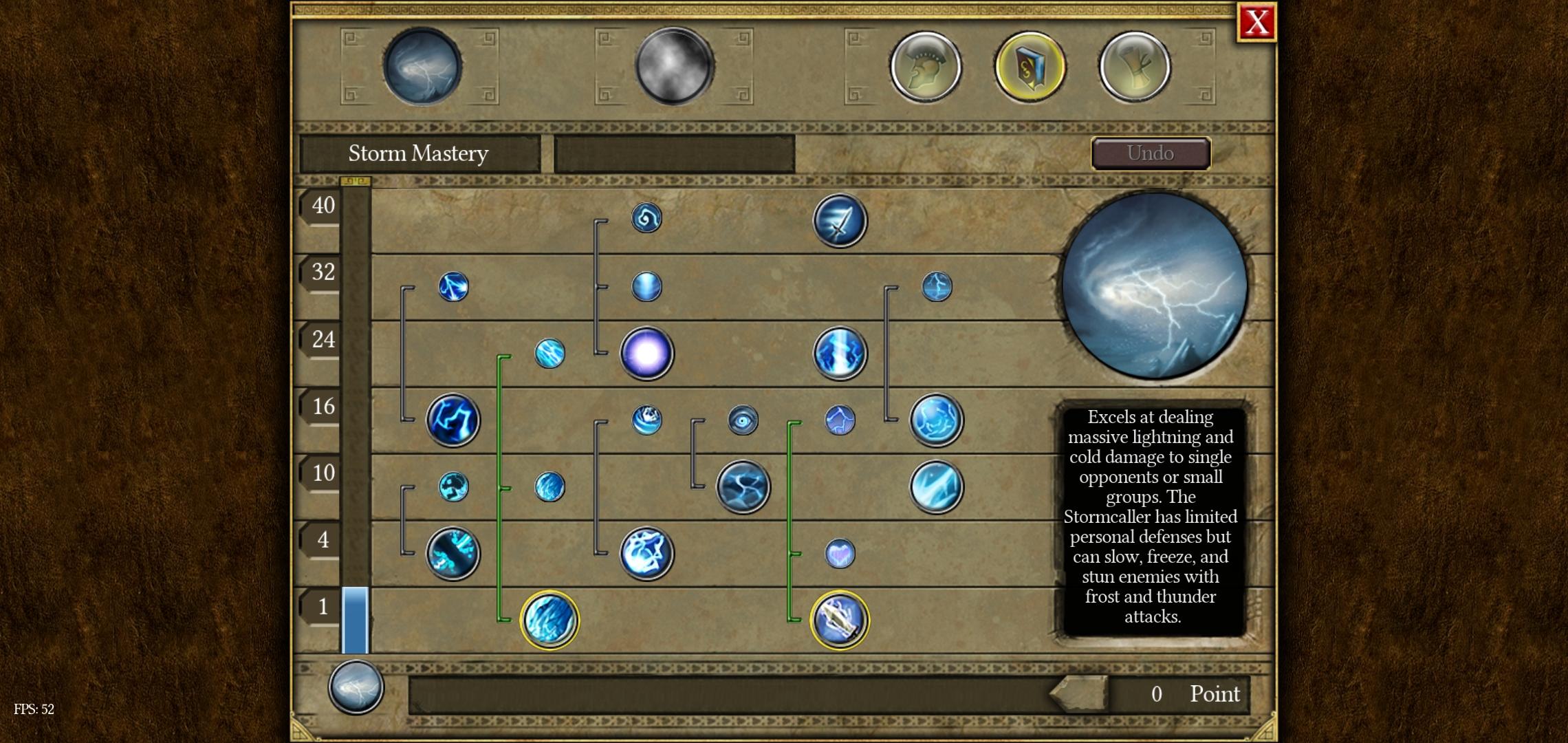Pick the large lightning pillar skill at level 24
This screenshot has width=1568, height=743.
pyautogui.click(x=840, y=354)
